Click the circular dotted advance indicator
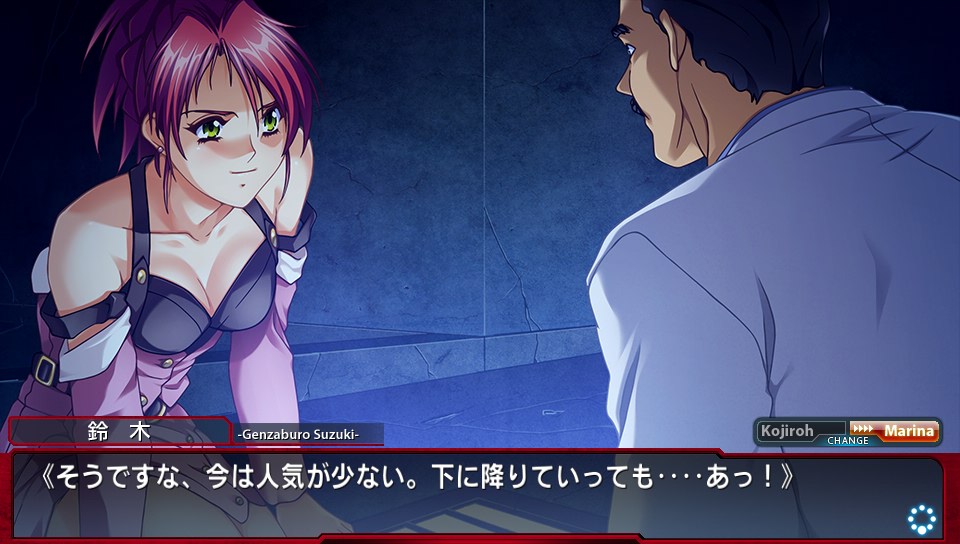The image size is (960, 544). [921, 518]
